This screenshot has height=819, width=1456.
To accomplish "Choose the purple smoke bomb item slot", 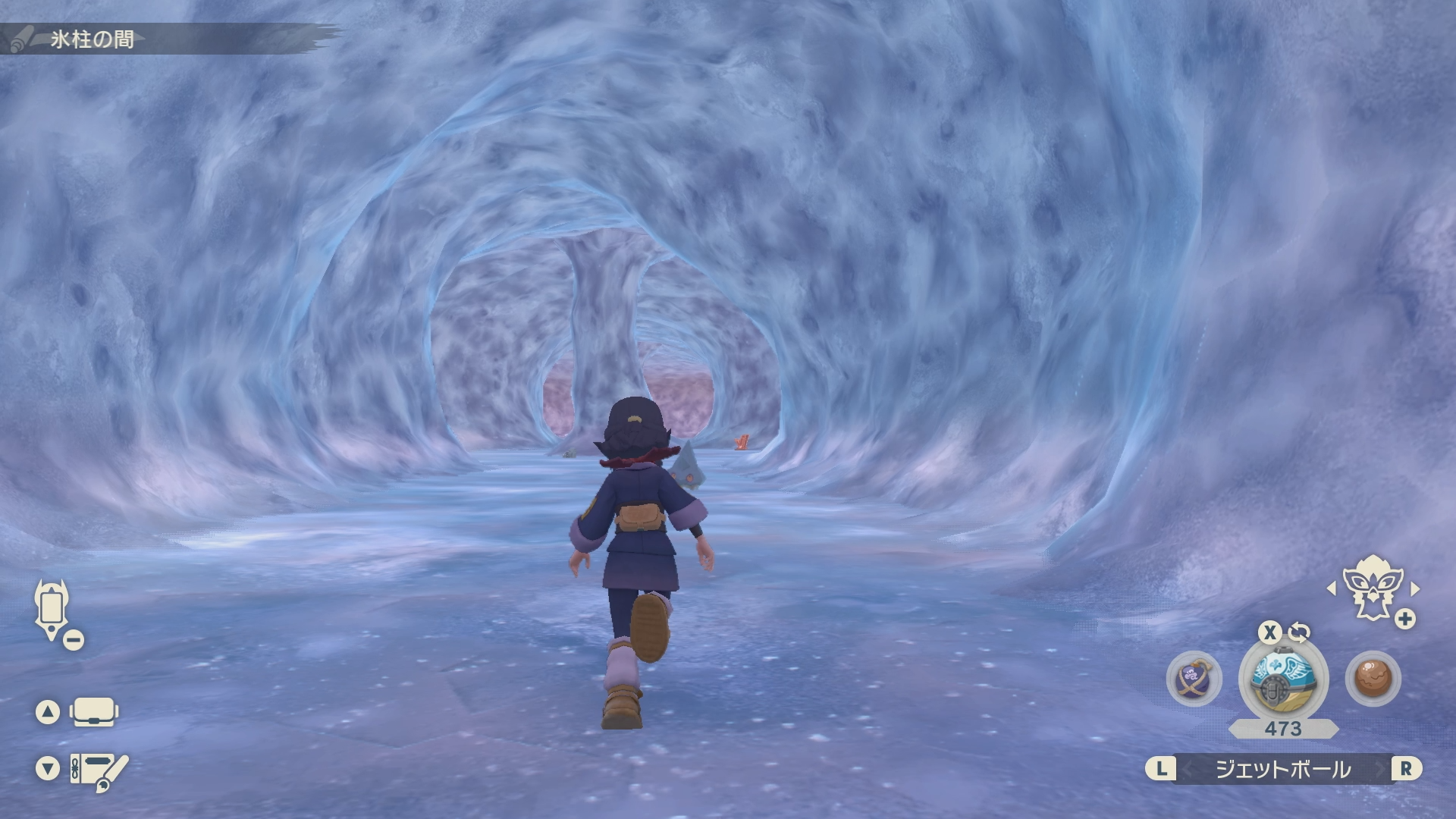I will coord(1194,678).
